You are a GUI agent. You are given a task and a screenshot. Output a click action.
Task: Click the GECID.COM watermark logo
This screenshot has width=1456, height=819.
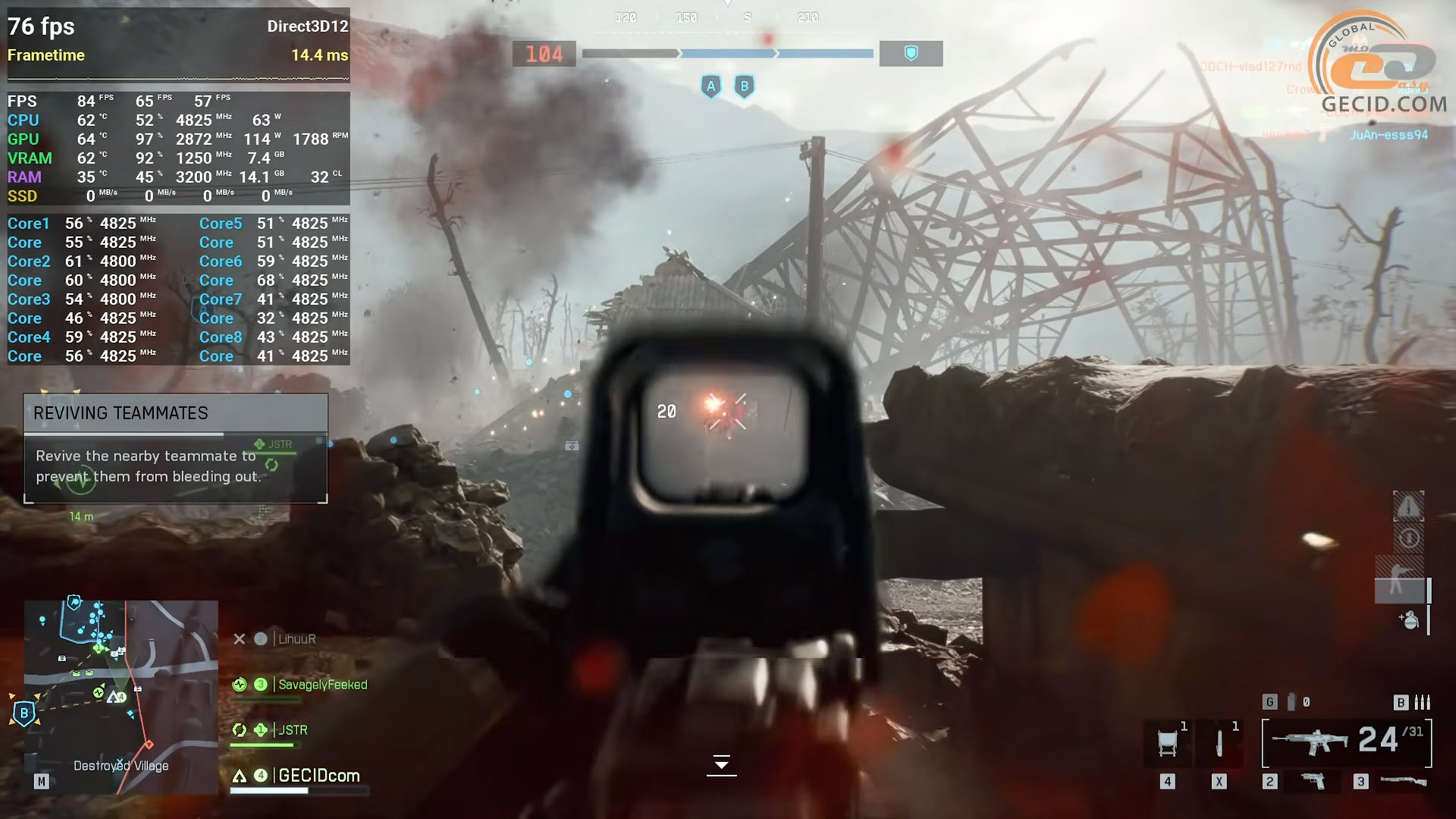coord(1383,68)
